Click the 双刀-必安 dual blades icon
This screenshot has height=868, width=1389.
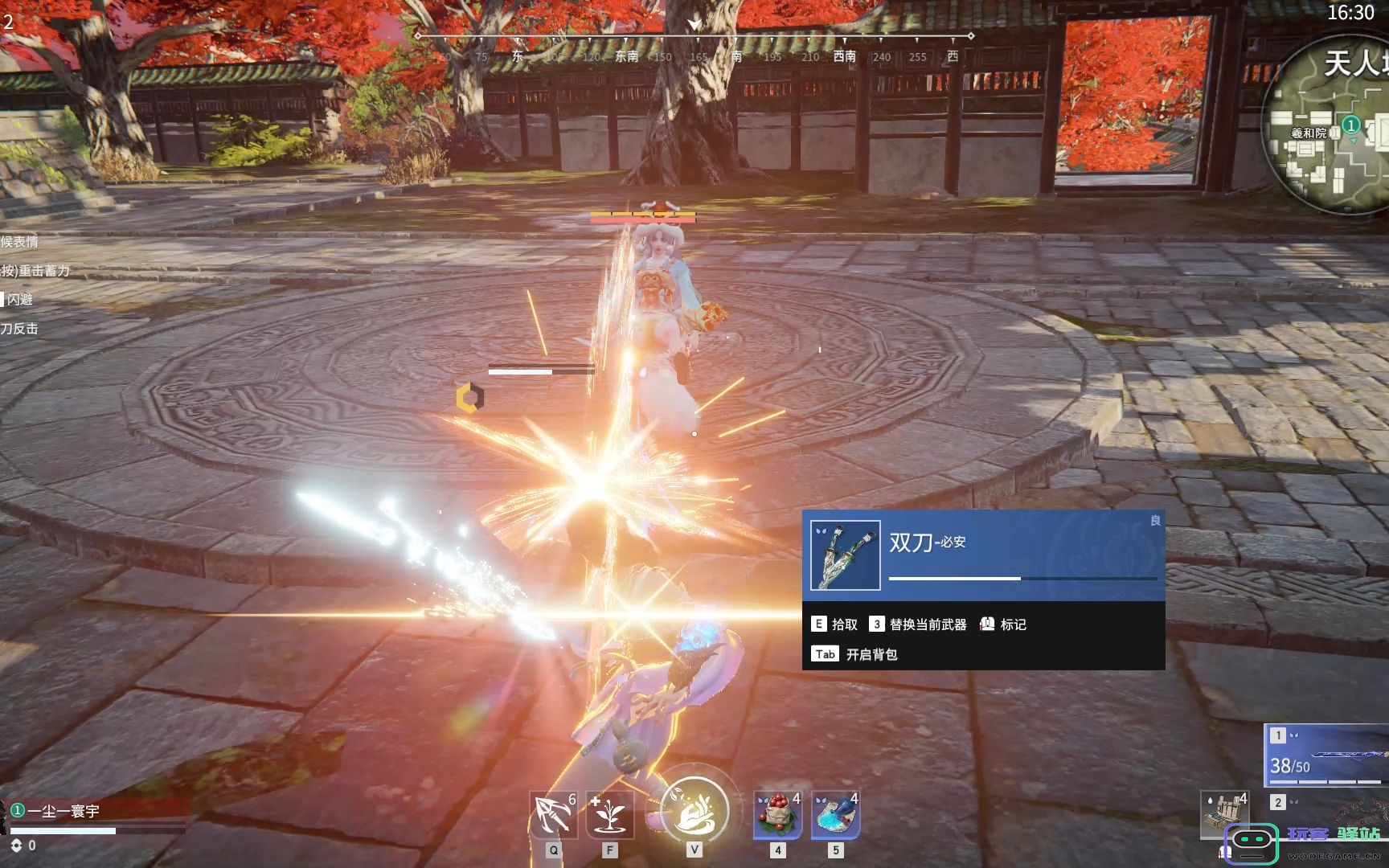[x=846, y=555]
